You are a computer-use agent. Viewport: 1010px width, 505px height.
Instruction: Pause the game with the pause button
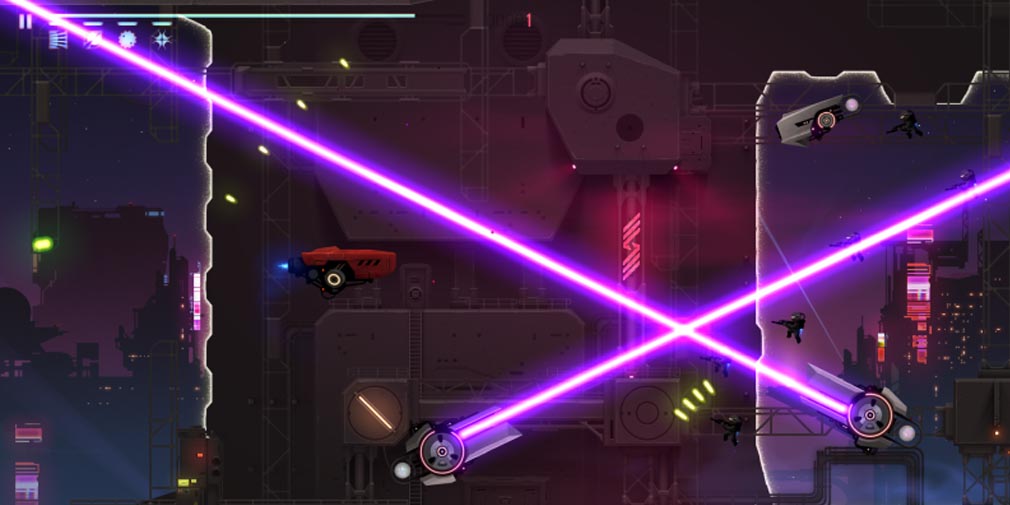coord(25,21)
